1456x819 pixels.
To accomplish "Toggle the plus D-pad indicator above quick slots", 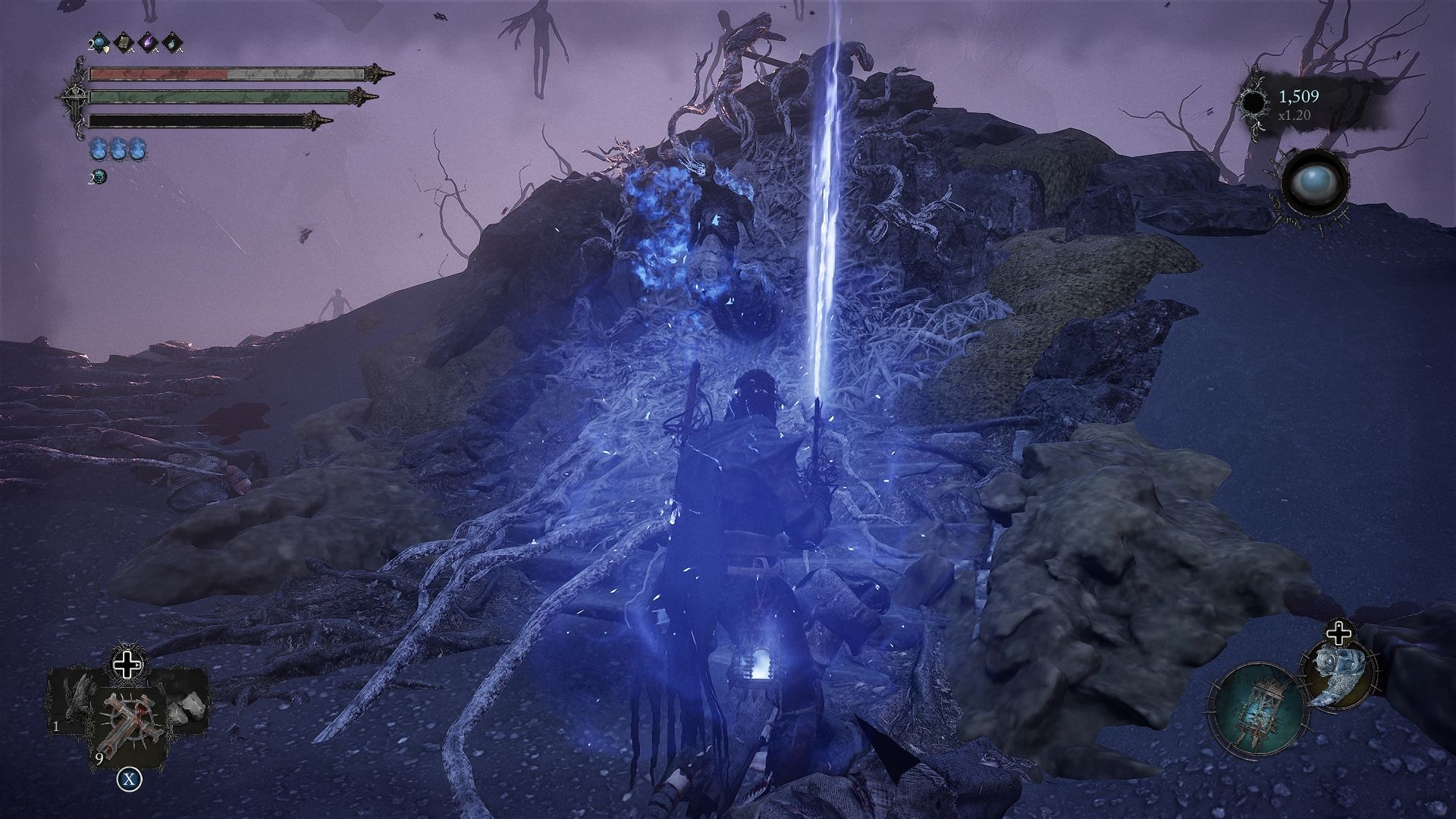I will click(x=127, y=665).
